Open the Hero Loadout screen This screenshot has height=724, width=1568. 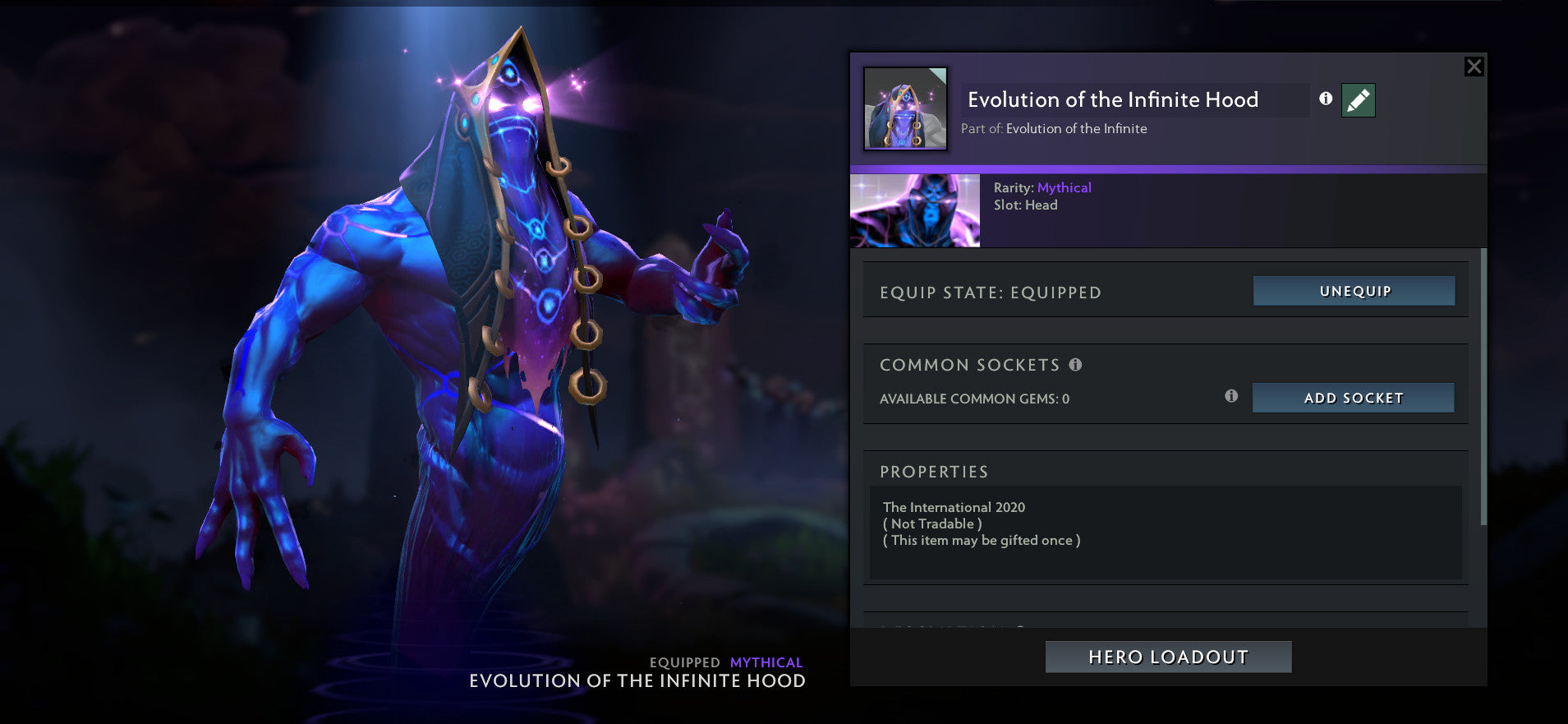pyautogui.click(x=1167, y=657)
